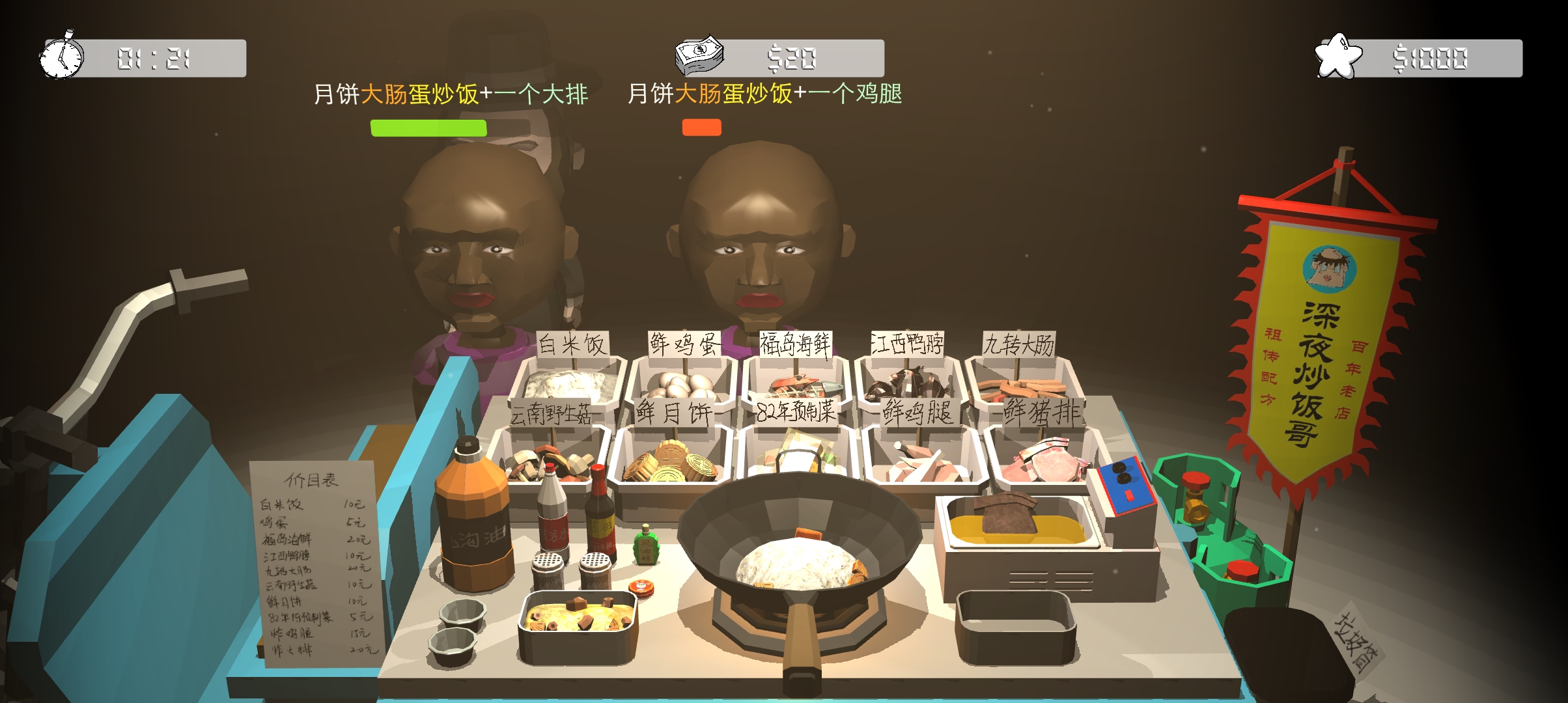The height and width of the screenshot is (703, 1568).
Task: Flip the red switch on the fryer control panel
Action: [1129, 495]
